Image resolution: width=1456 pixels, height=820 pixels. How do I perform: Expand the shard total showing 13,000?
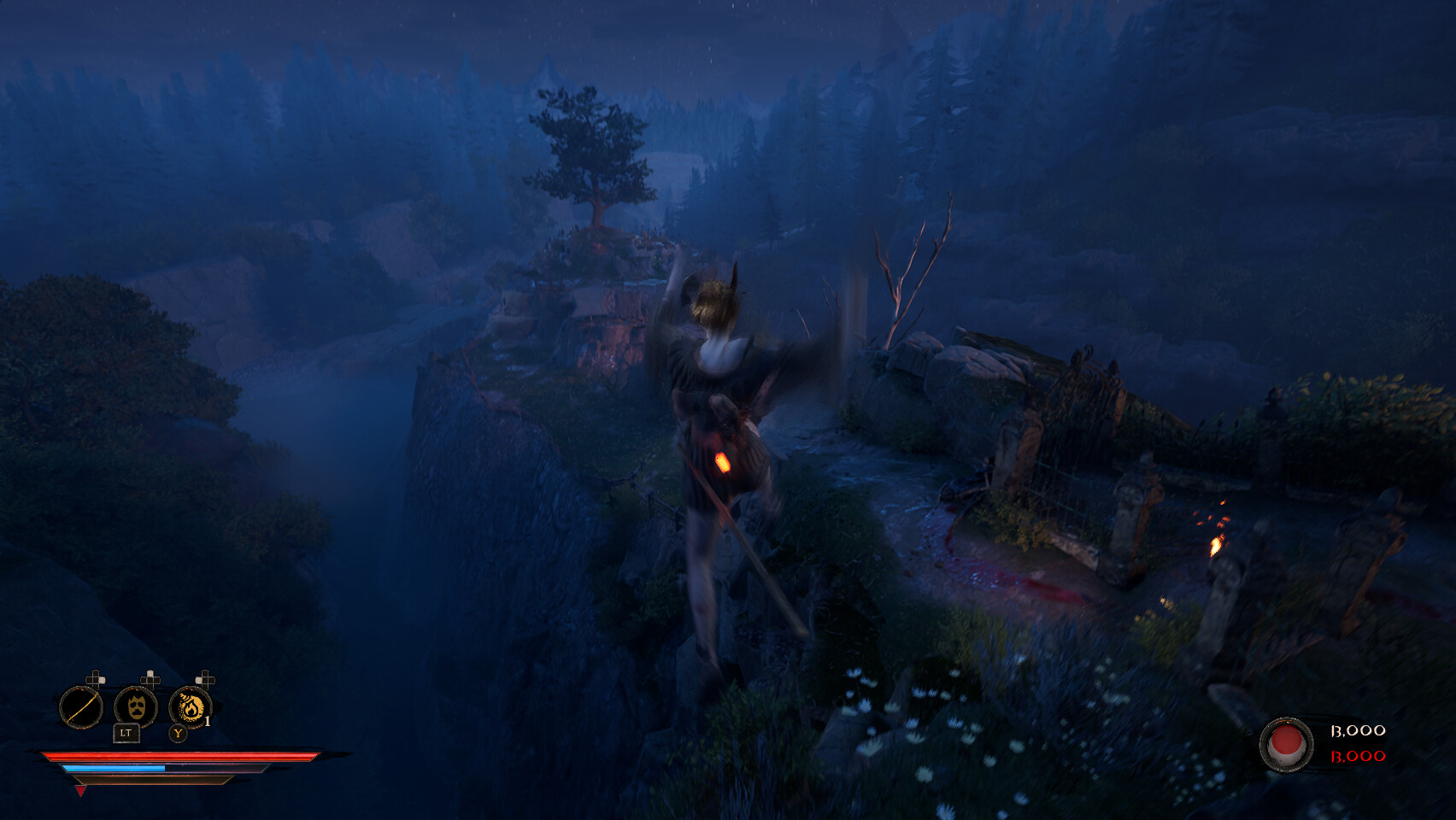click(1358, 730)
